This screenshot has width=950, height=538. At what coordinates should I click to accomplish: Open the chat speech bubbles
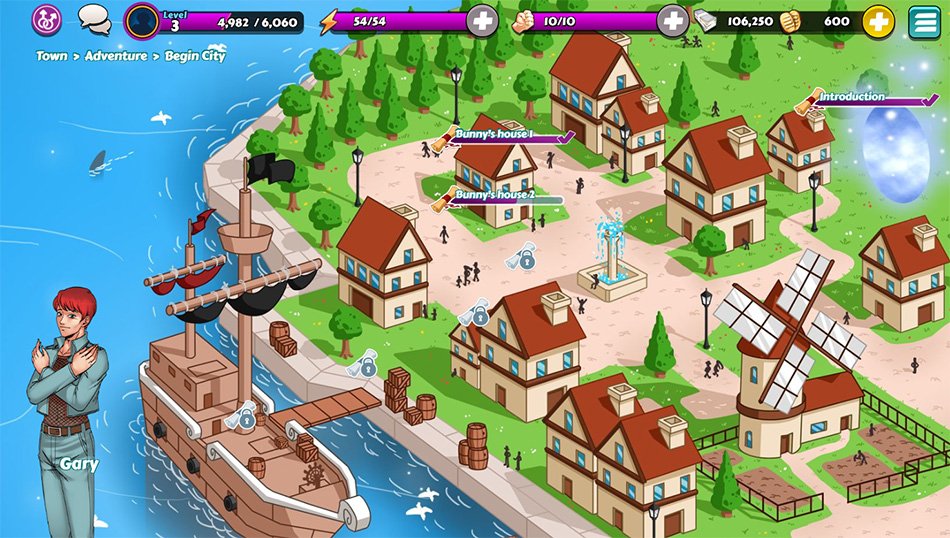[x=94, y=18]
